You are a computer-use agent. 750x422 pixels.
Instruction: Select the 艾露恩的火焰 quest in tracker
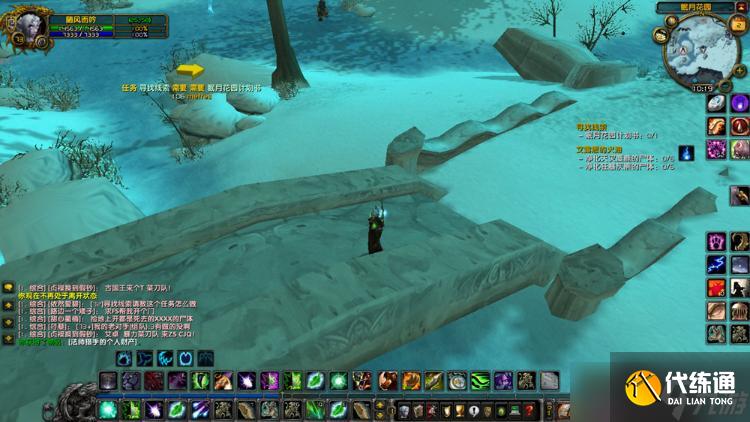tap(600, 148)
